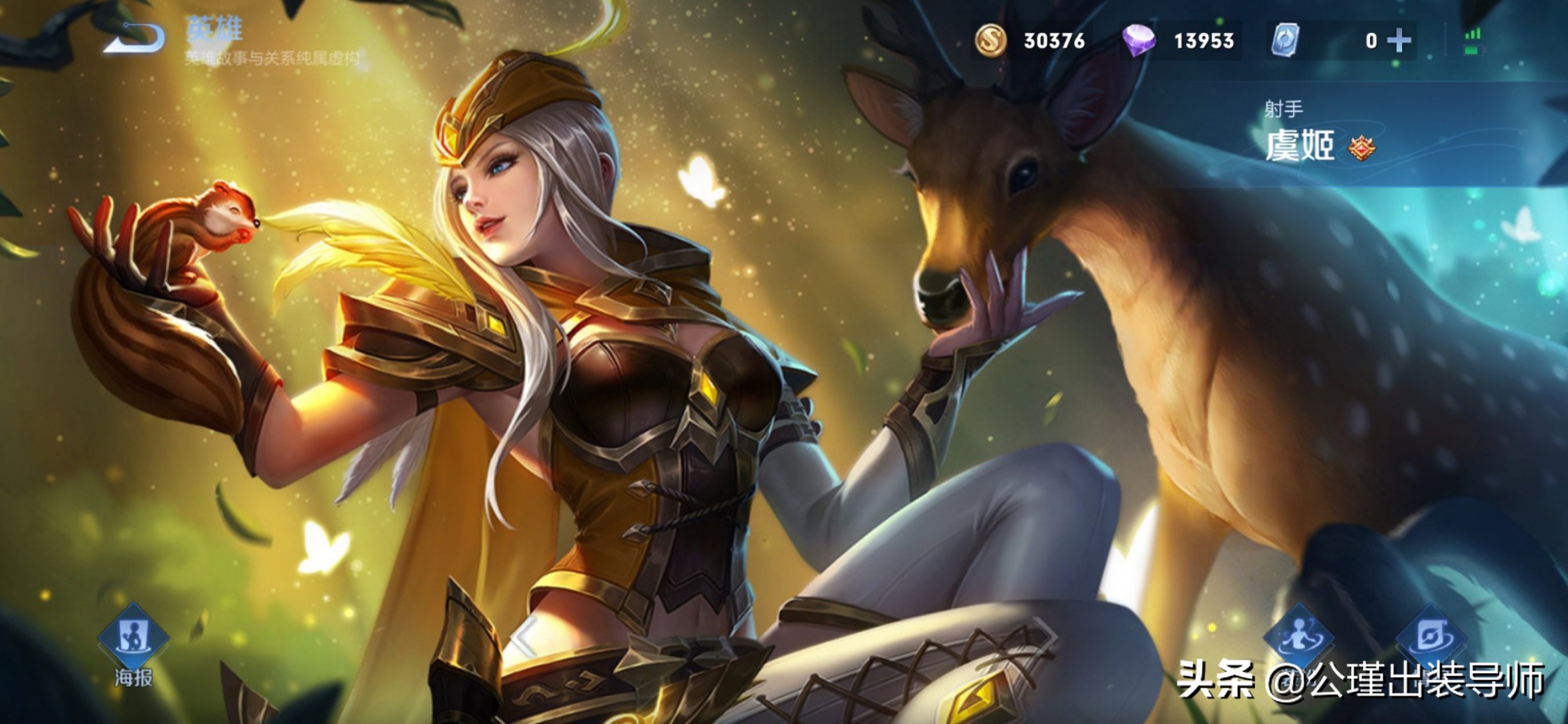Tap the gold coin currency icon
The image size is (1568, 724).
point(990,40)
